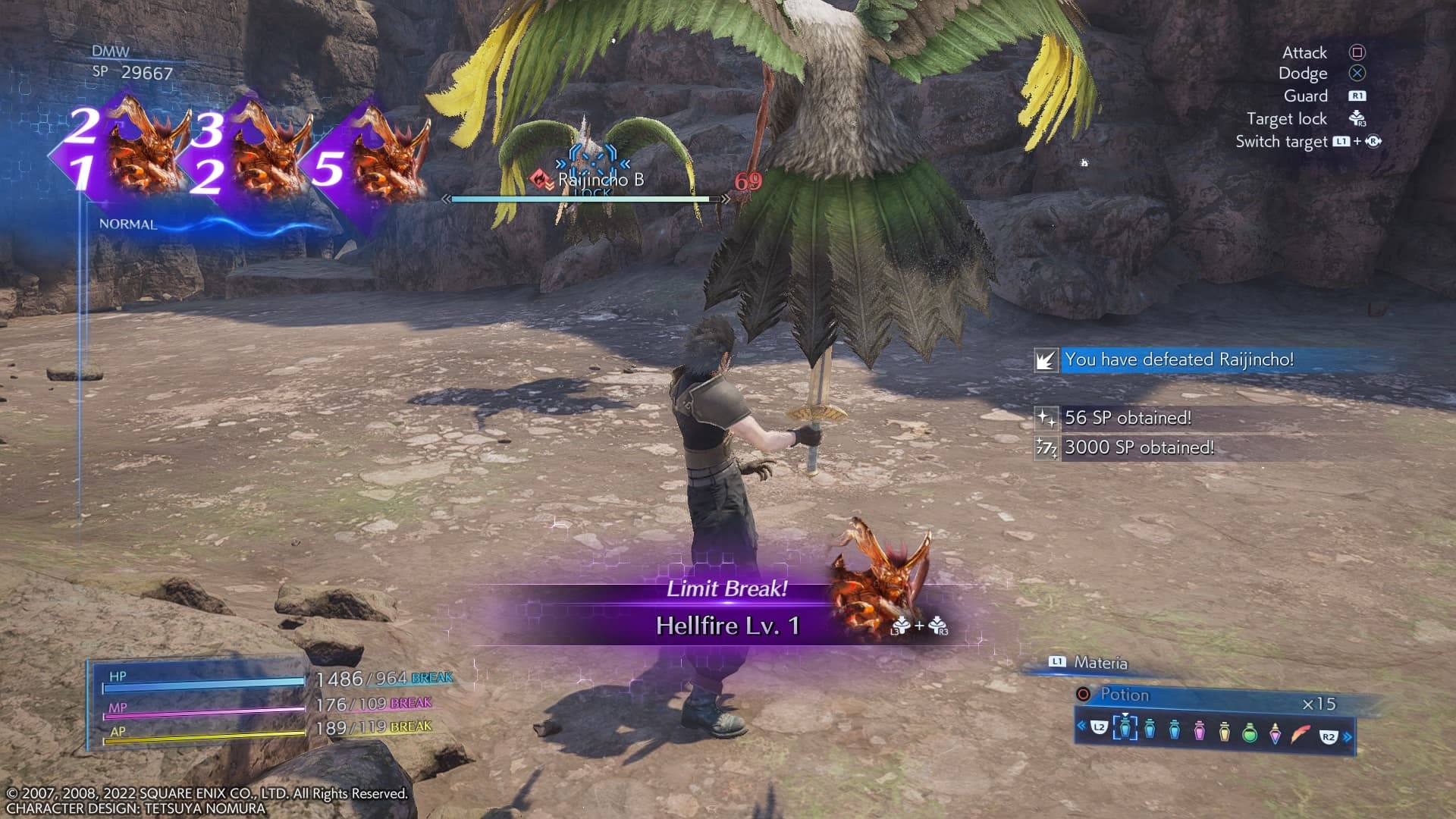
Task: Click the Potion command label
Action: tap(1125, 695)
